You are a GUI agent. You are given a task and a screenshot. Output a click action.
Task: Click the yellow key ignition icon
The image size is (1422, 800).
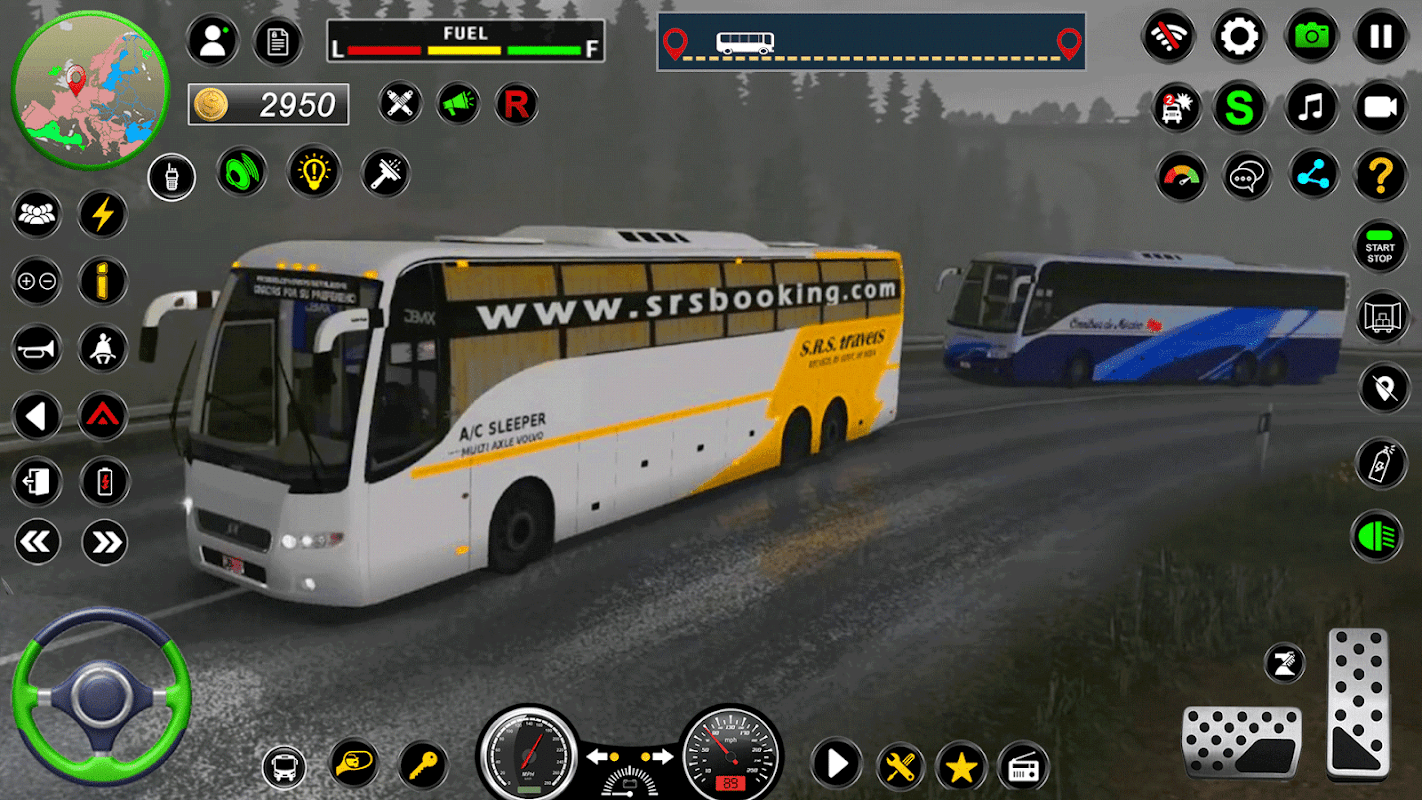click(x=422, y=767)
